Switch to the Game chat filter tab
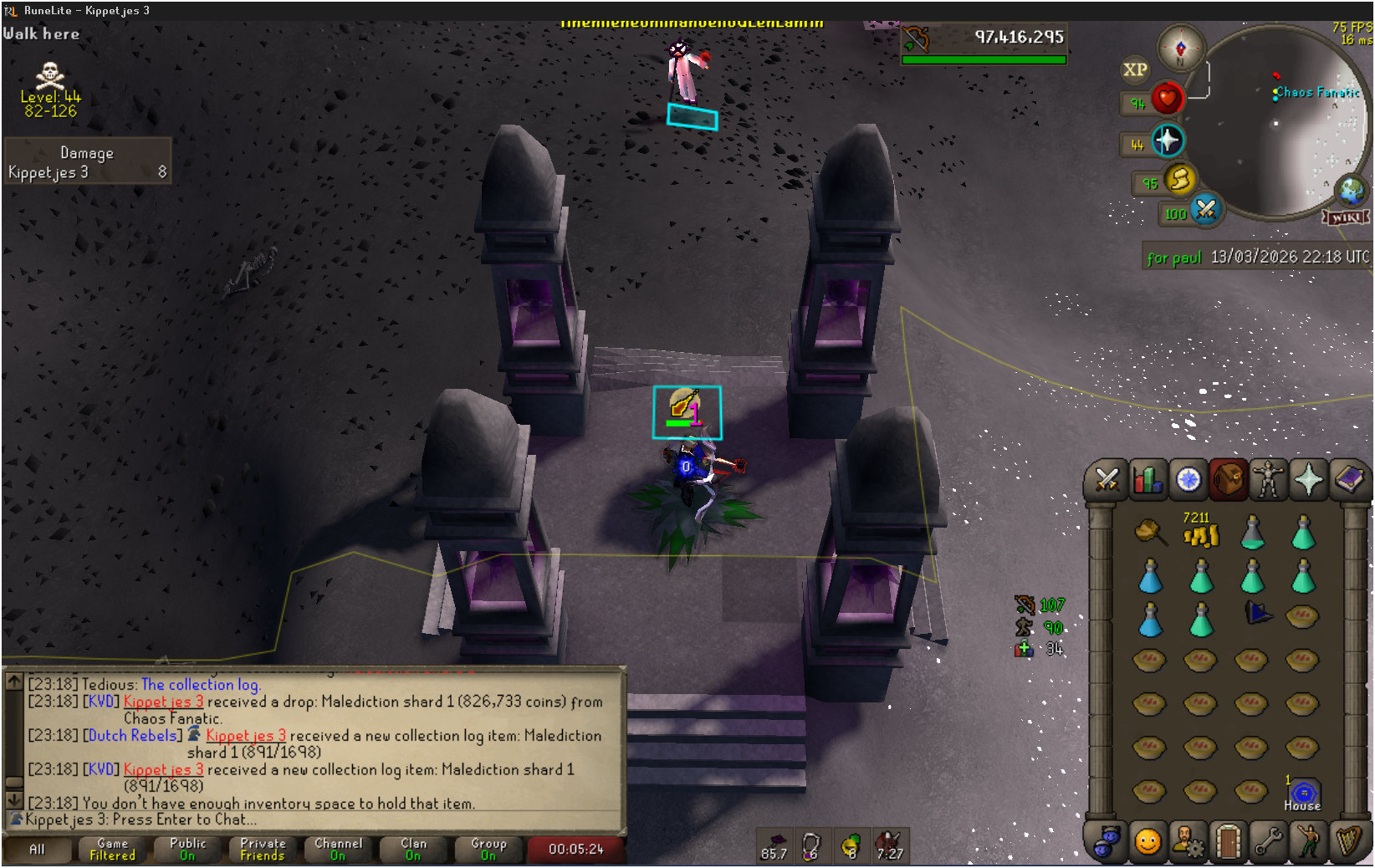This screenshot has height=868, width=1375. (113, 850)
